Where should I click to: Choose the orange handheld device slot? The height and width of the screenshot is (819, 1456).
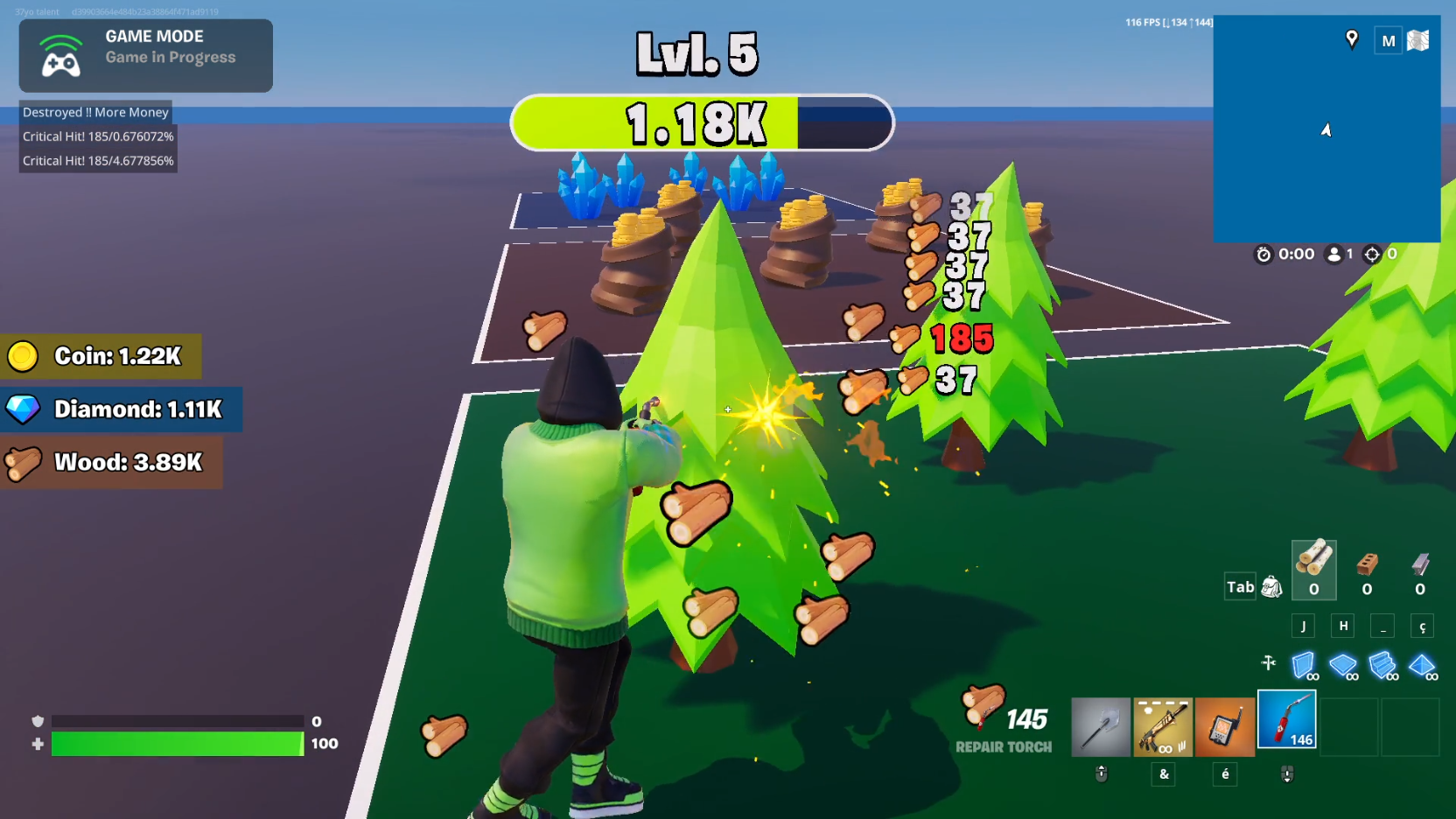coord(1225,727)
